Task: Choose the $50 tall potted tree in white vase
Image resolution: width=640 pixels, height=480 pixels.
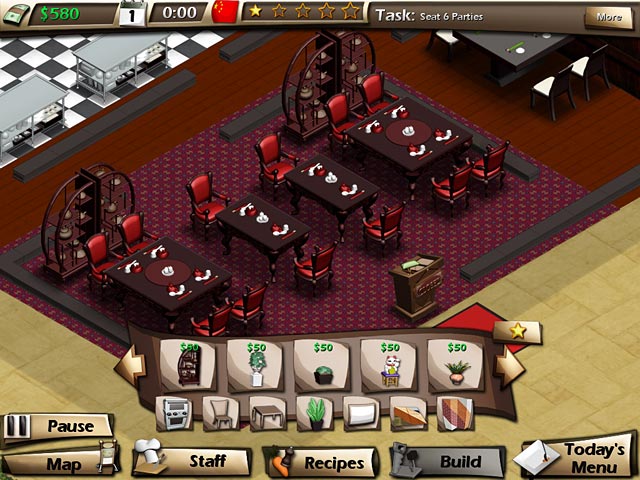Action: click(255, 364)
